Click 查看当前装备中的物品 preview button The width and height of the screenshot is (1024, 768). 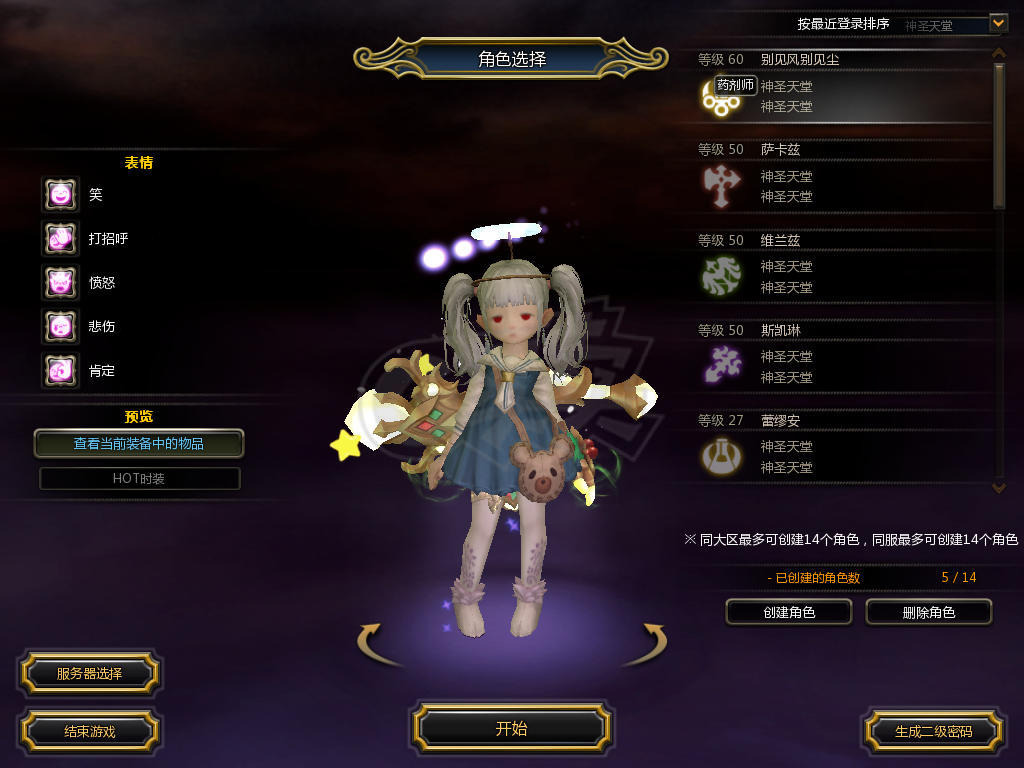coord(139,443)
